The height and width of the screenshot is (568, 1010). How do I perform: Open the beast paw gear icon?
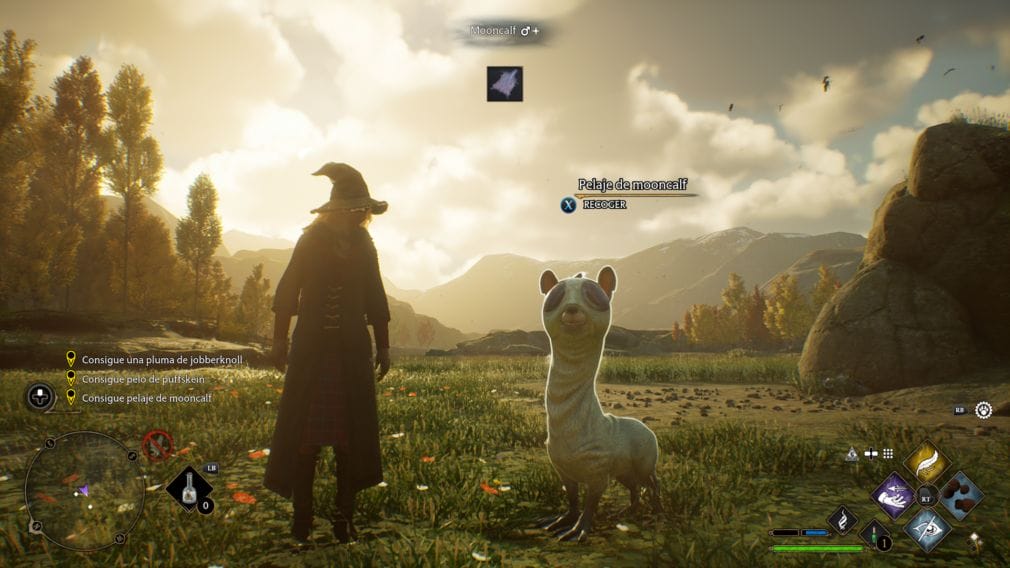click(984, 410)
